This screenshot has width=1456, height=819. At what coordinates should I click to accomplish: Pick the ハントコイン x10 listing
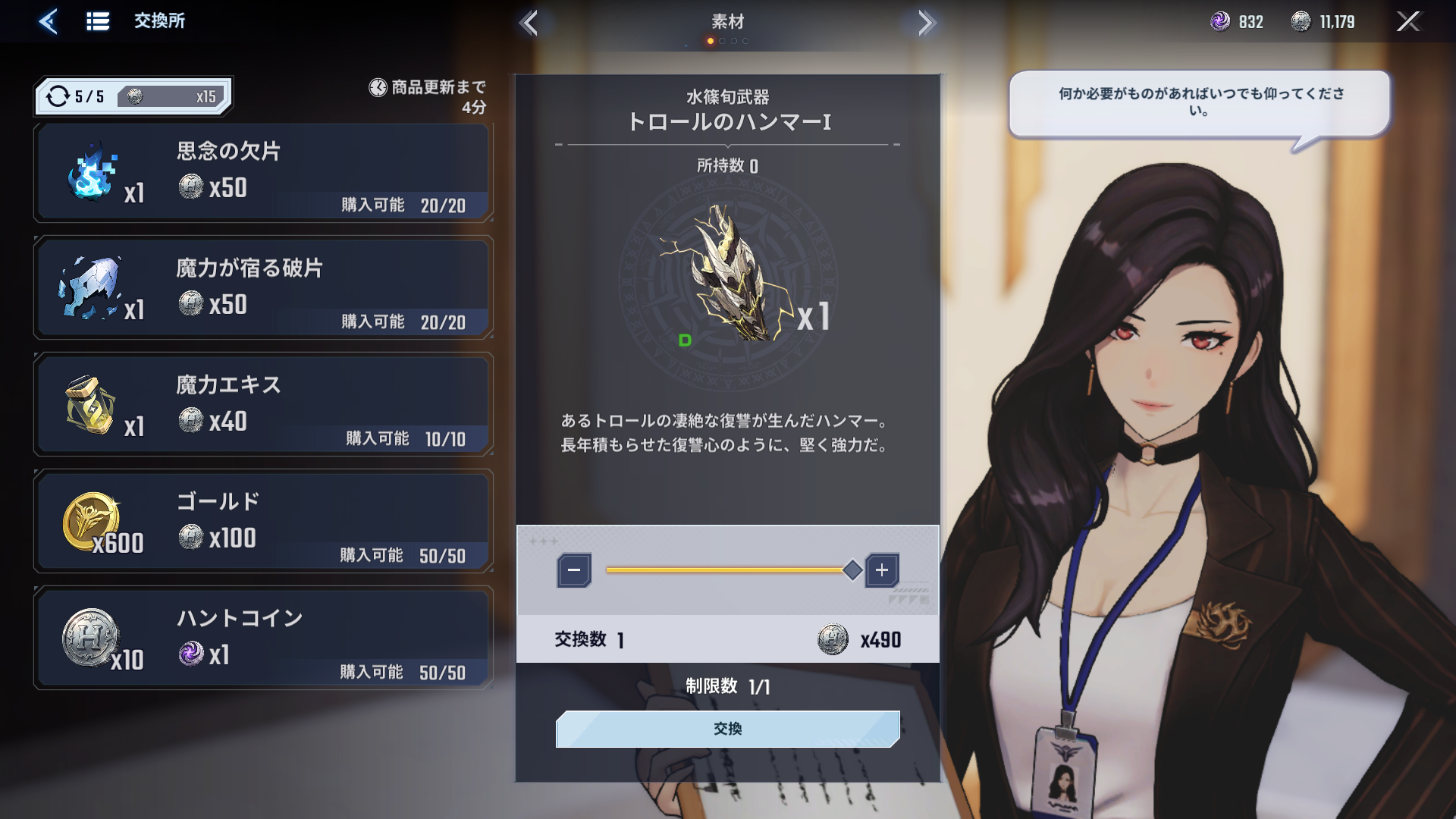[x=262, y=639]
